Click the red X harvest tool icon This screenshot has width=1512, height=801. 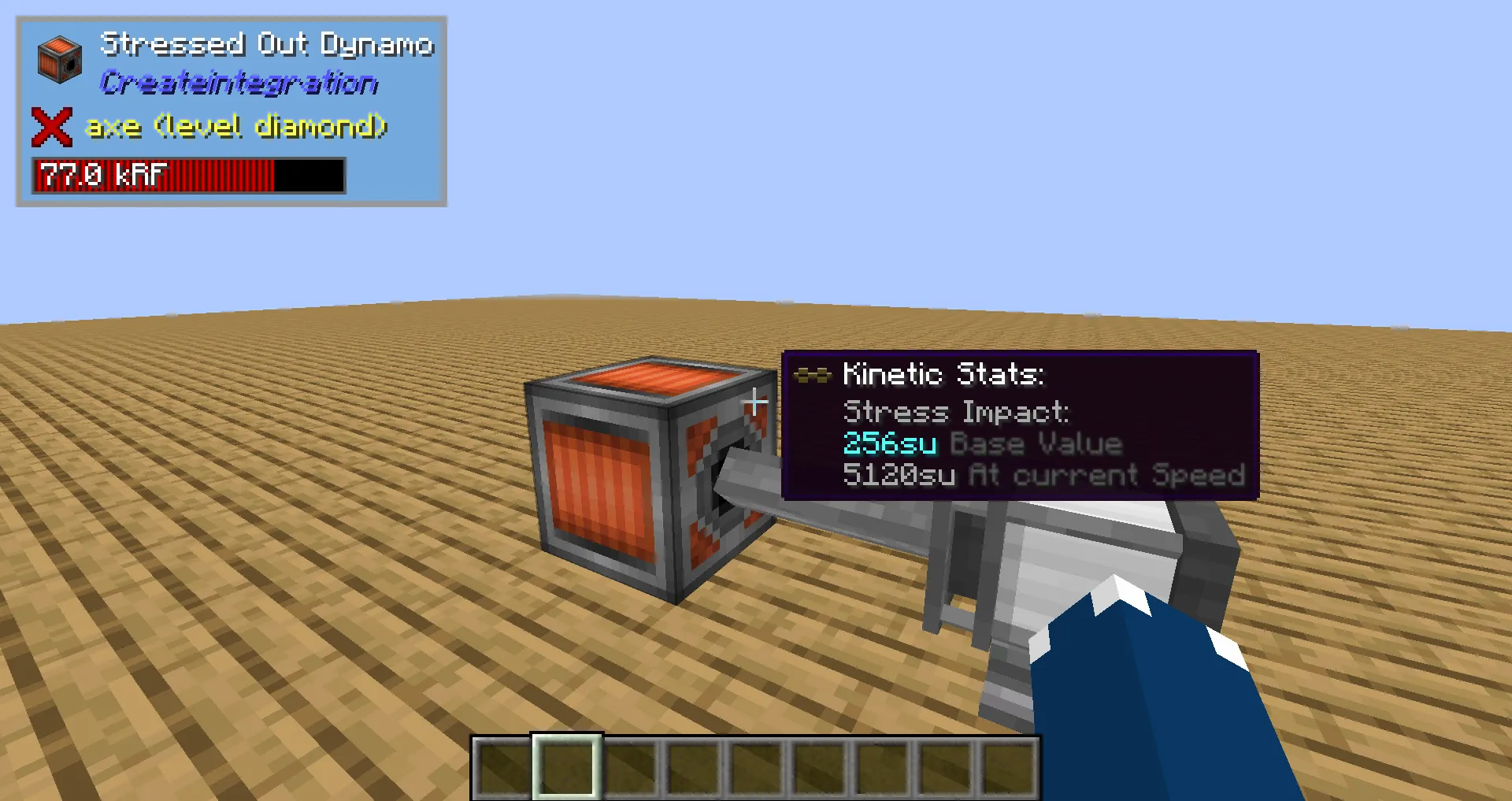coord(50,126)
